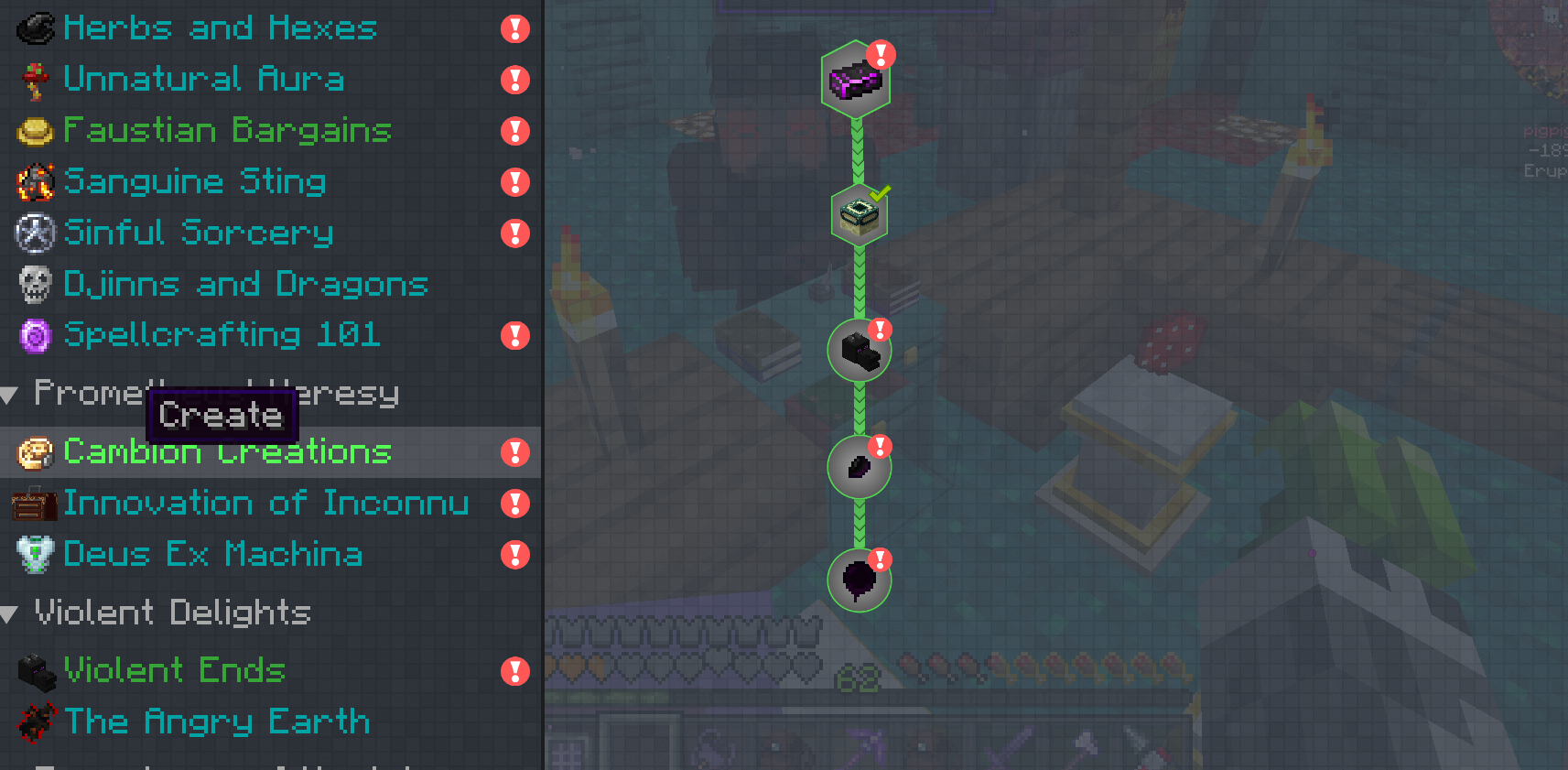Viewport: 1568px width, 770px height.
Task: Click the green checkmark on the completed quest
Action: coord(881,191)
